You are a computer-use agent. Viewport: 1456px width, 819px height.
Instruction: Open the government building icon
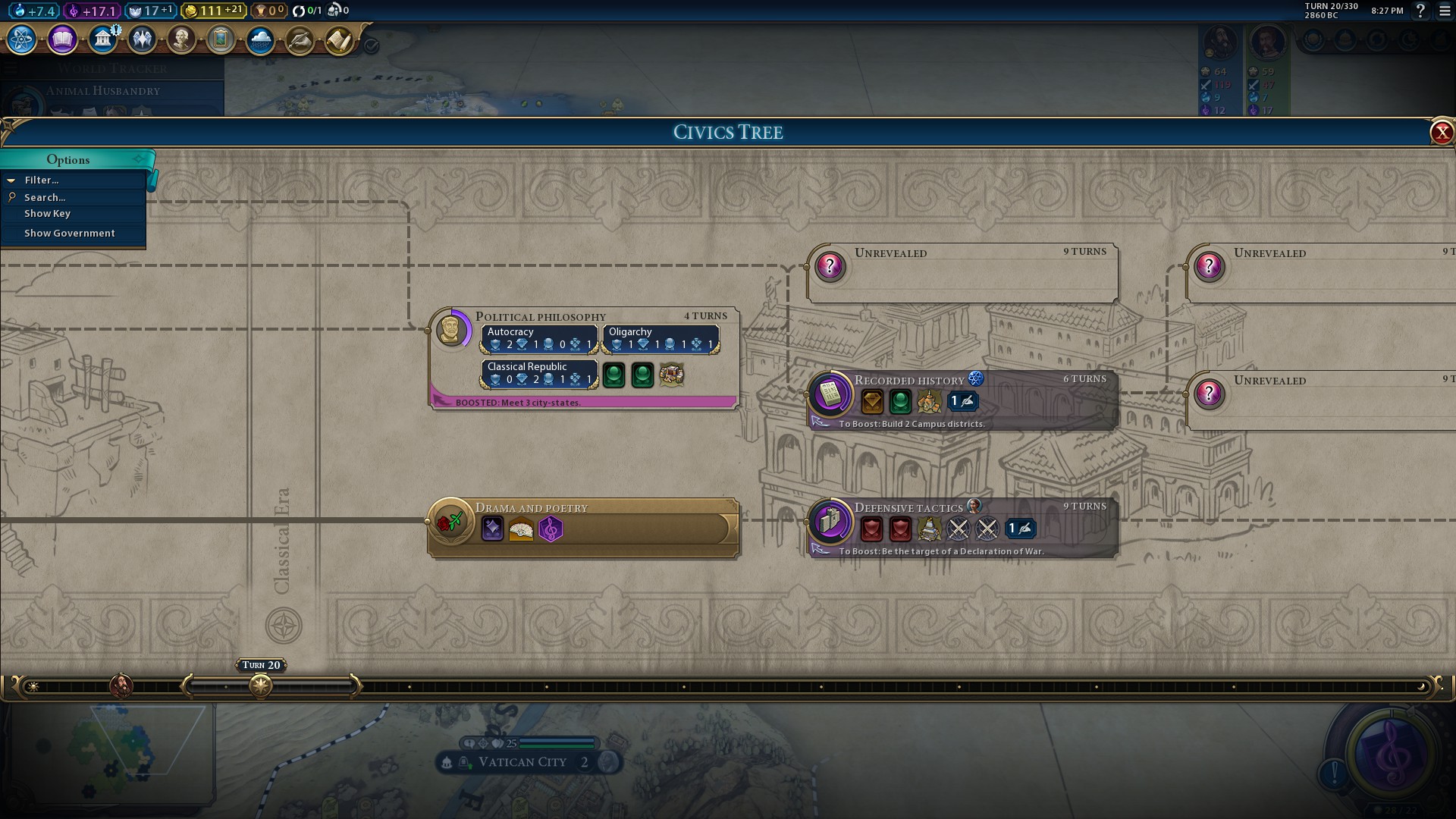tap(102, 39)
